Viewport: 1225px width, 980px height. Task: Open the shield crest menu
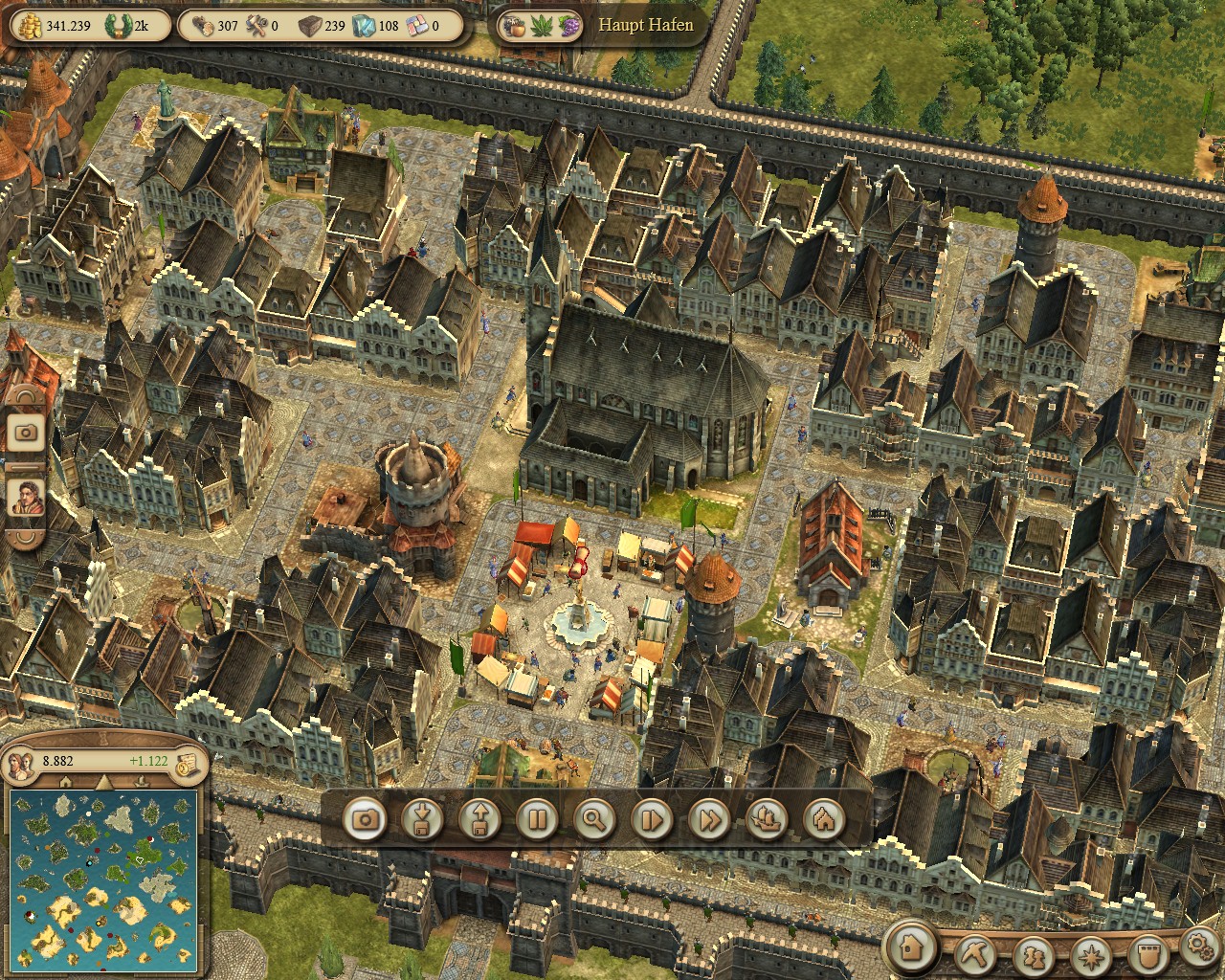[x=1147, y=953]
